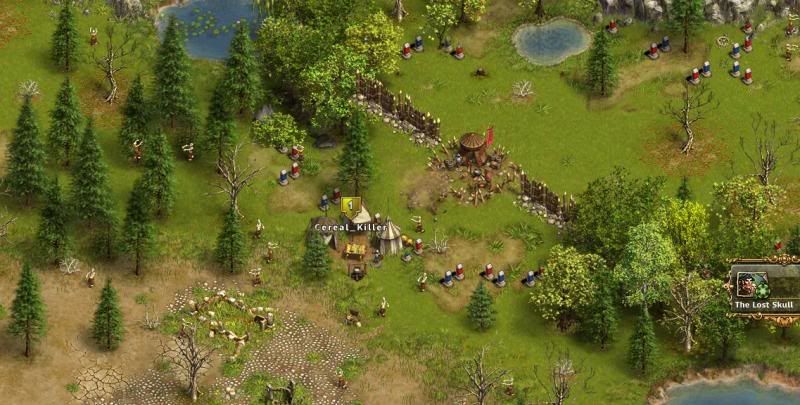Screen dimensions: 800x405
Task: Open The Lost Skull quest tracker
Action: pos(764,289)
